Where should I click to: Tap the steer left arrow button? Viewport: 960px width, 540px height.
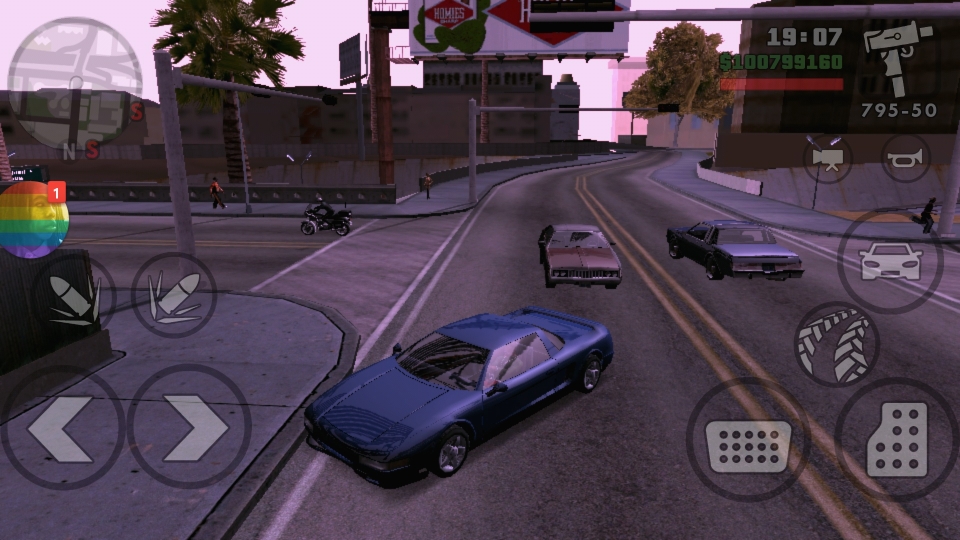pyautogui.click(x=62, y=427)
